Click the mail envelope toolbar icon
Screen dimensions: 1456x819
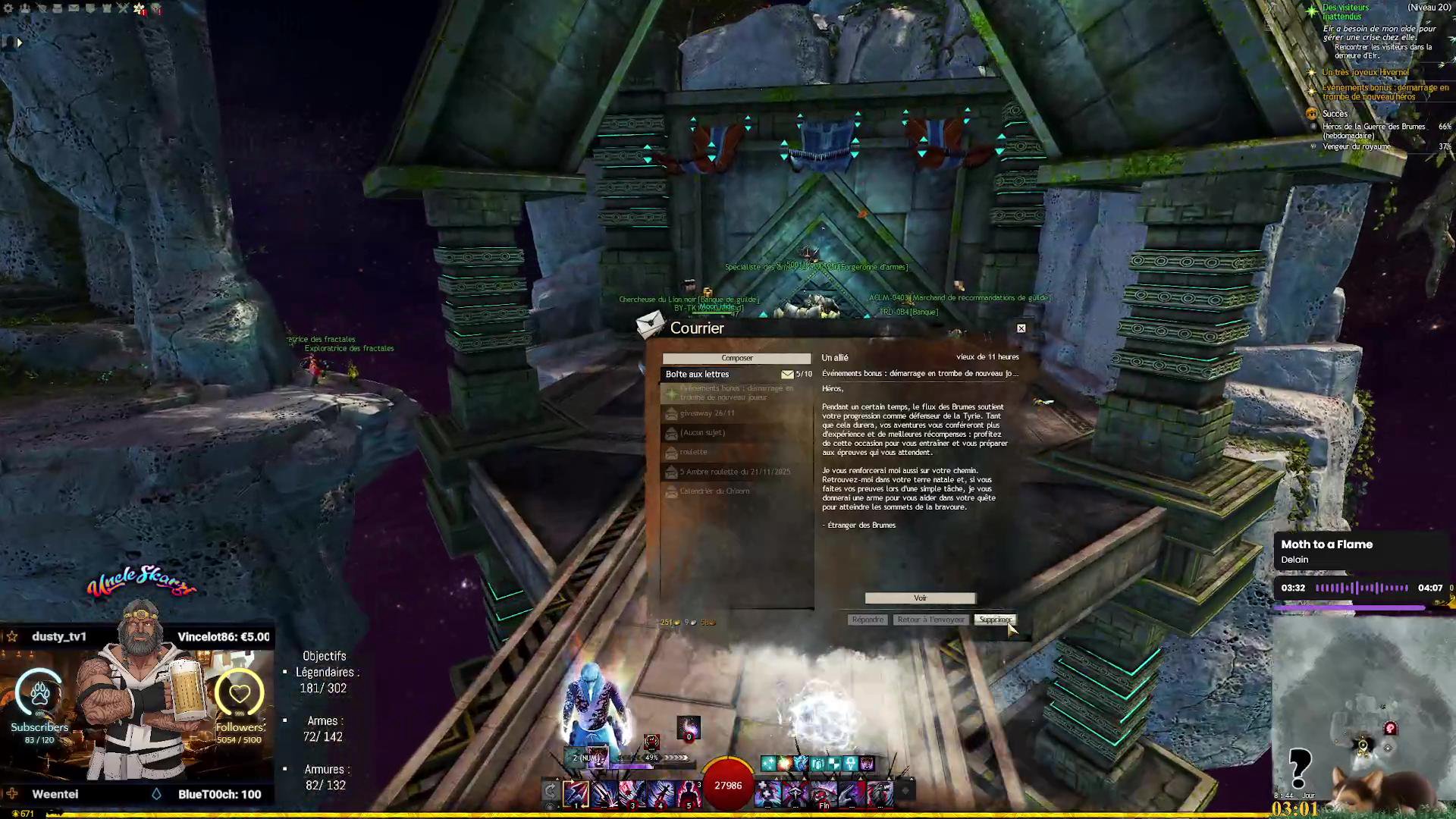(74, 8)
